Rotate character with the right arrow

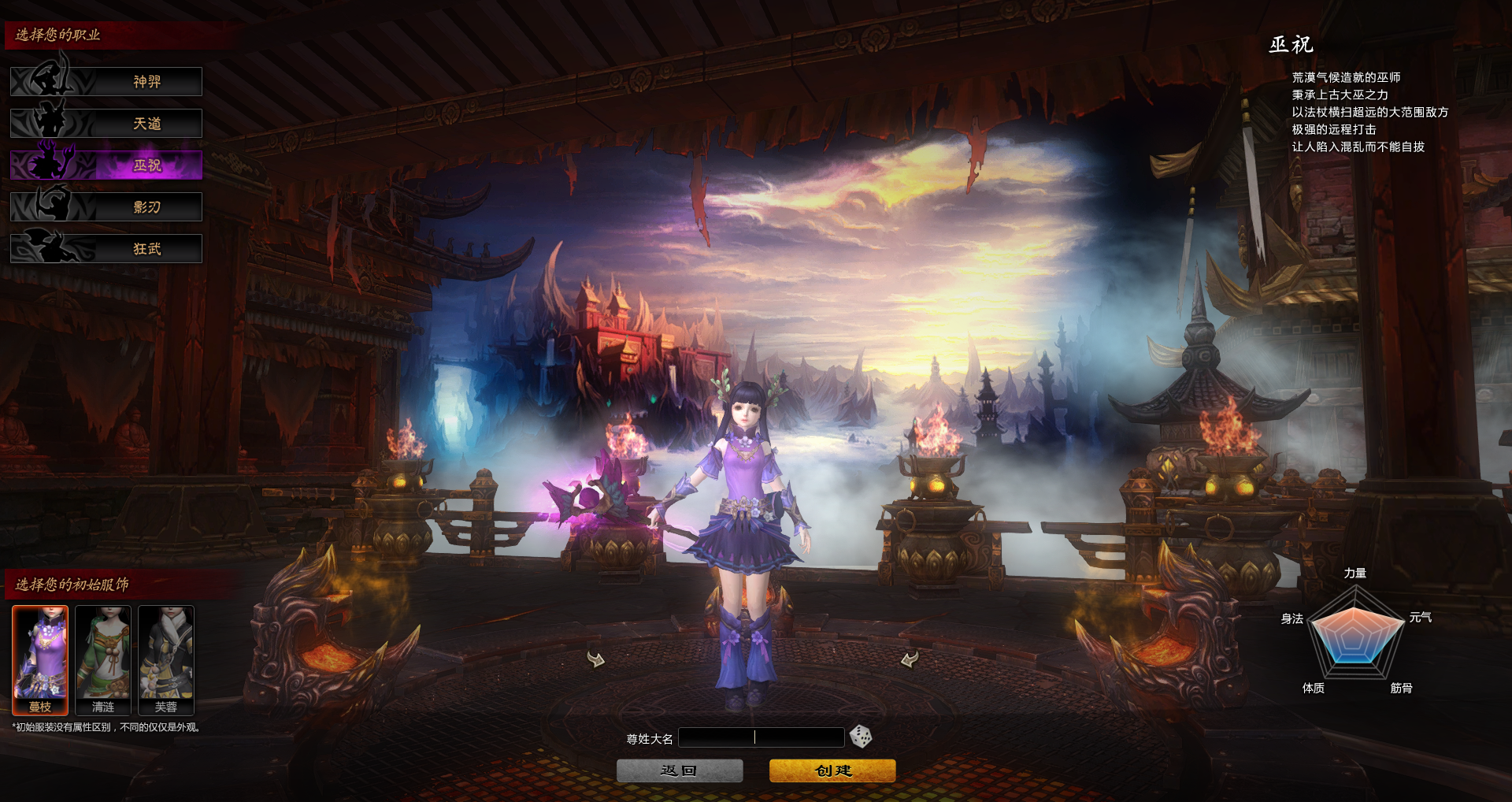coord(910,659)
